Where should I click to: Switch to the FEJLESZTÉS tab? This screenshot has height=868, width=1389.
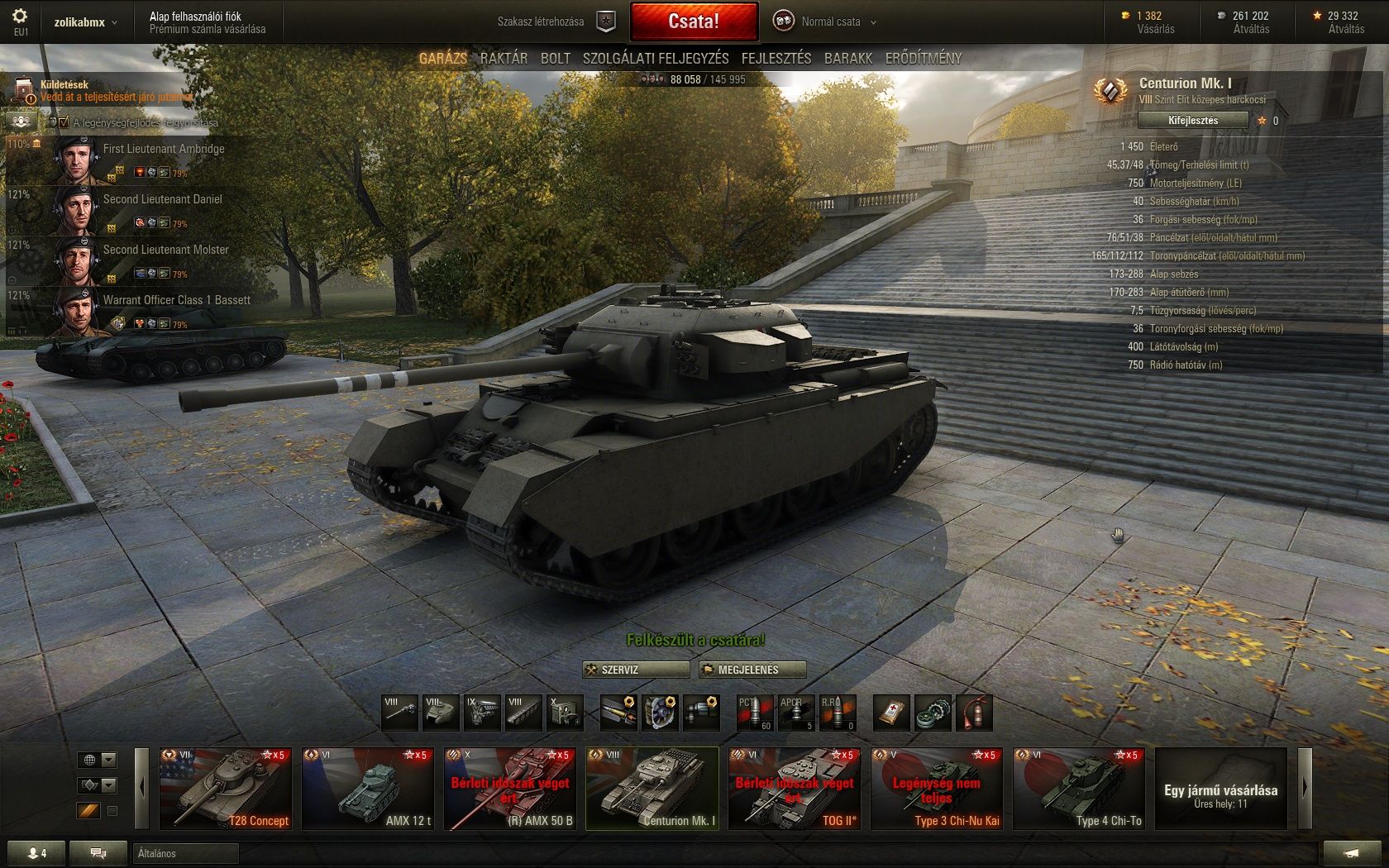[x=776, y=58]
